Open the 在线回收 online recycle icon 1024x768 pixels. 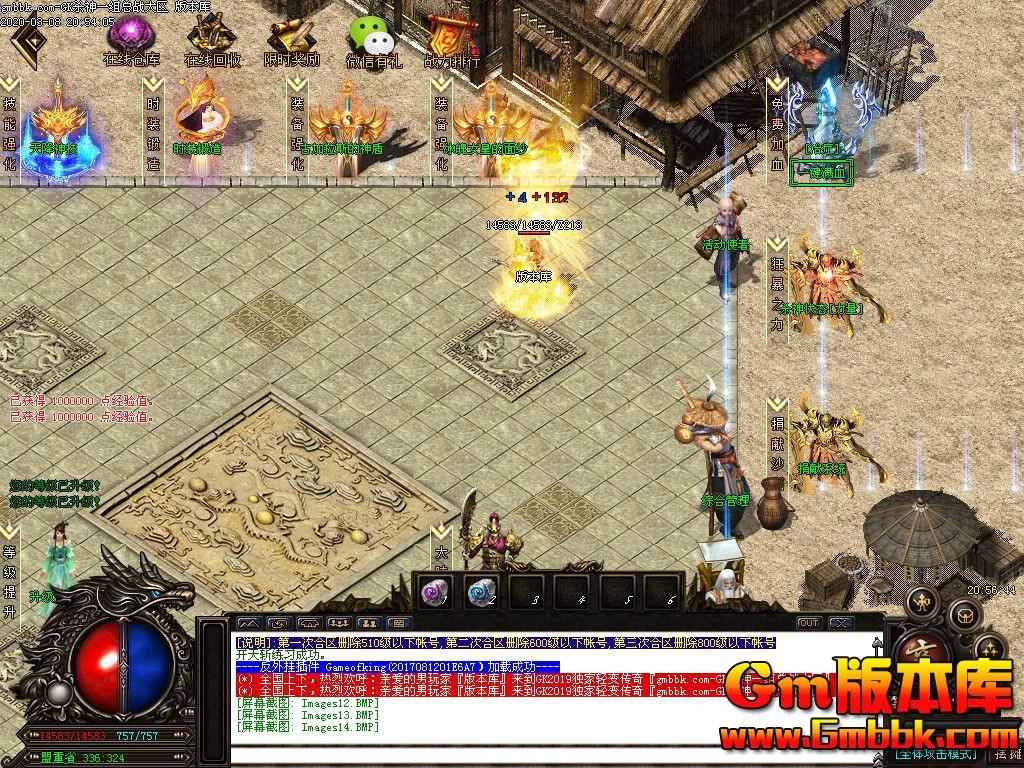coord(211,40)
